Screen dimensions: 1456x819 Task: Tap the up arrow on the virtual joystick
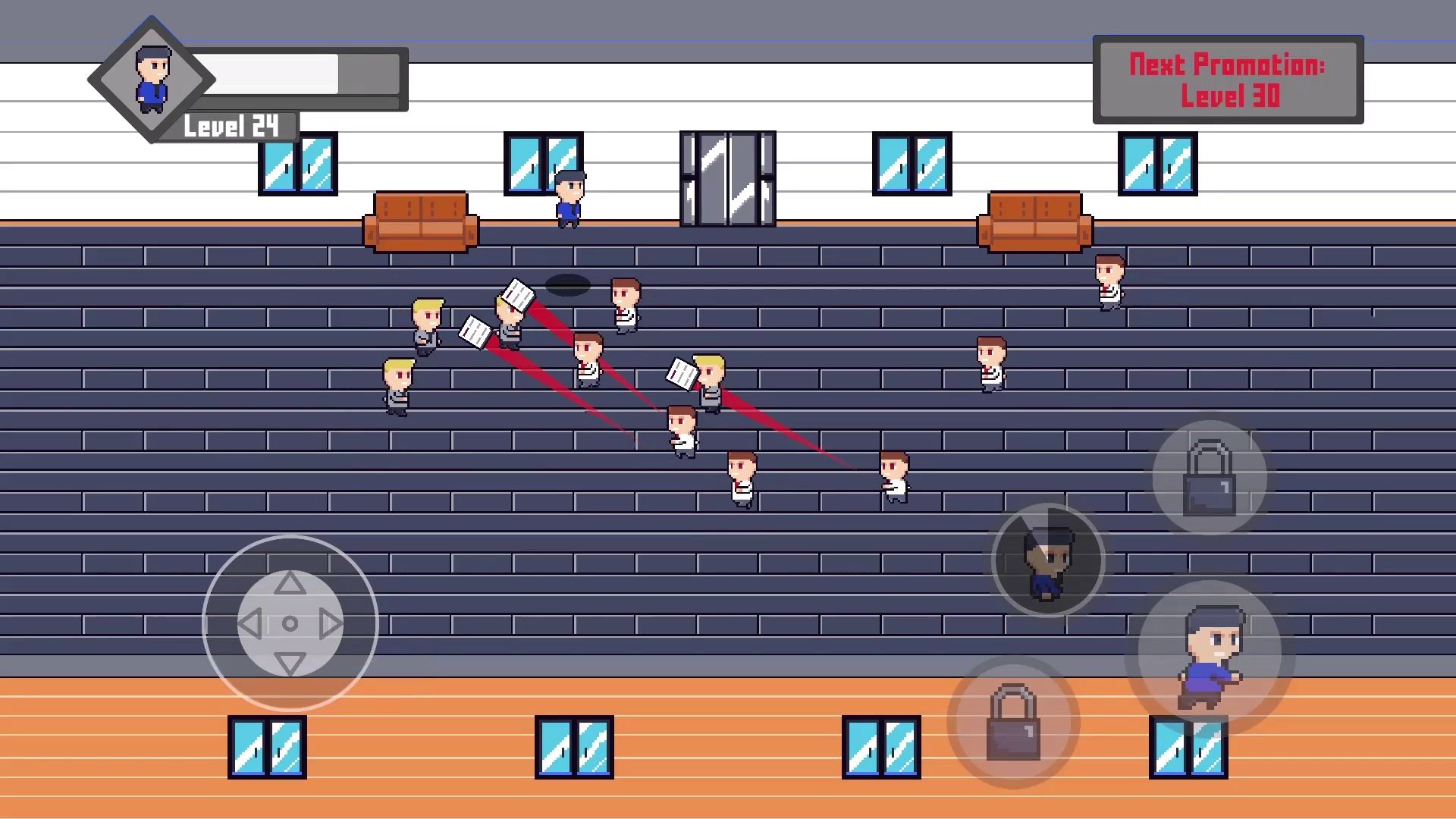(x=290, y=583)
